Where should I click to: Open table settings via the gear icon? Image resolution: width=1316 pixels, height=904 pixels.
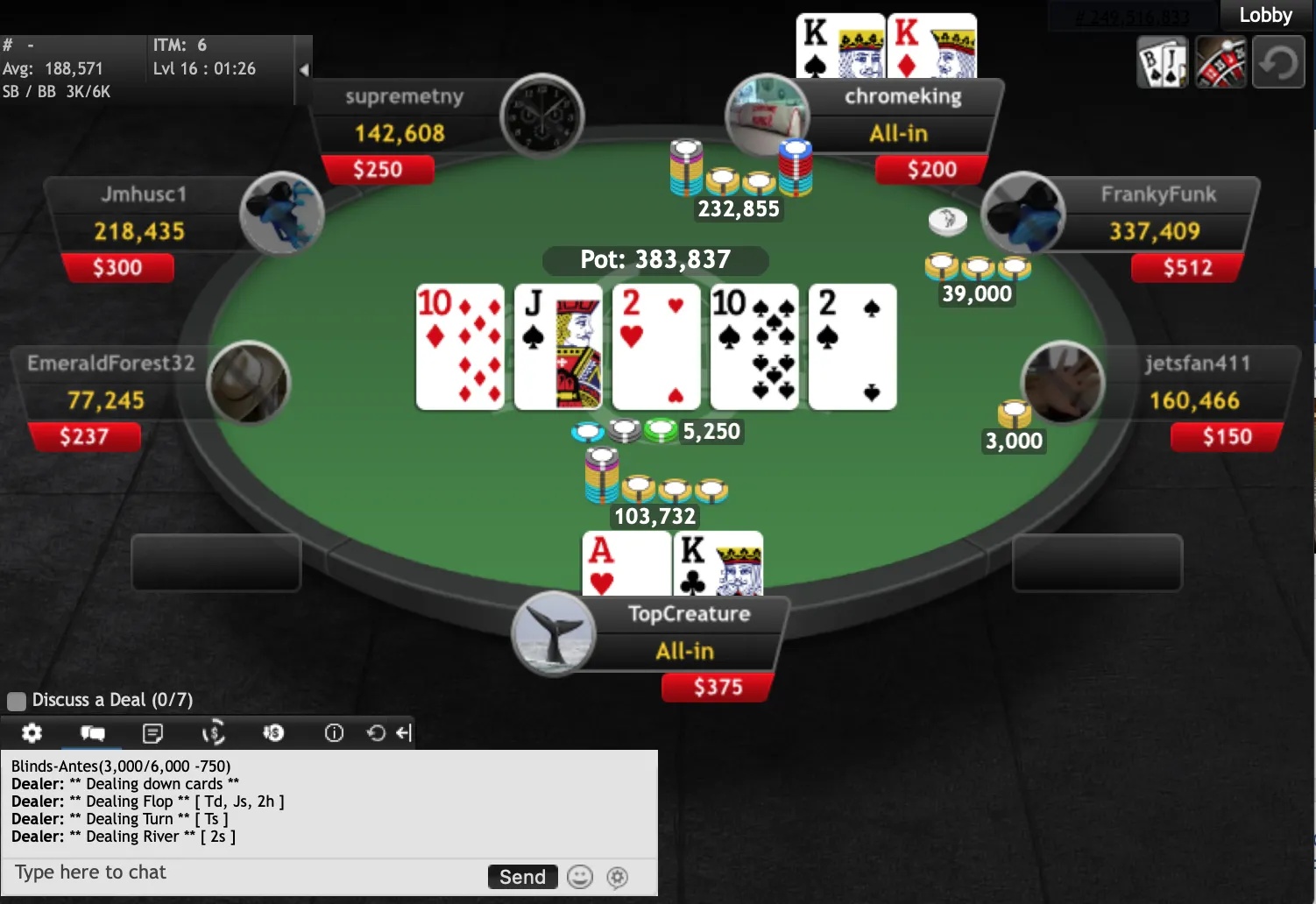[32, 733]
